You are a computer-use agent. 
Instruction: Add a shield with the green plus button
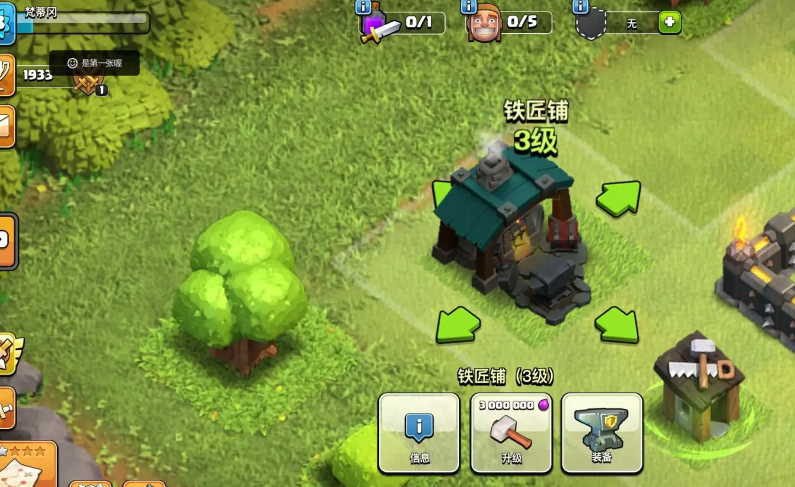click(669, 22)
